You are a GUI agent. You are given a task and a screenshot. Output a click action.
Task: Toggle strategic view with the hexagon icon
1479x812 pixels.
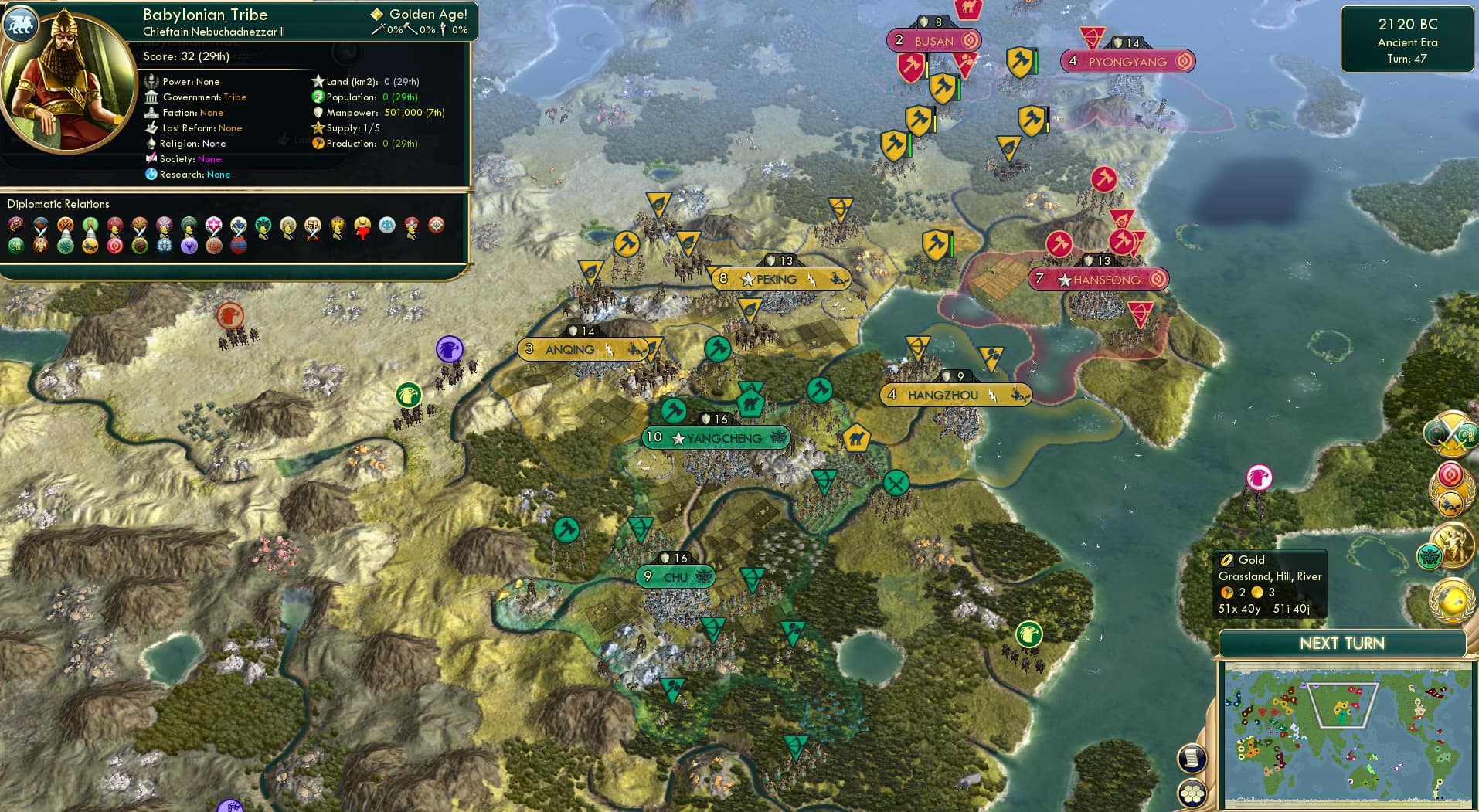[x=1193, y=793]
